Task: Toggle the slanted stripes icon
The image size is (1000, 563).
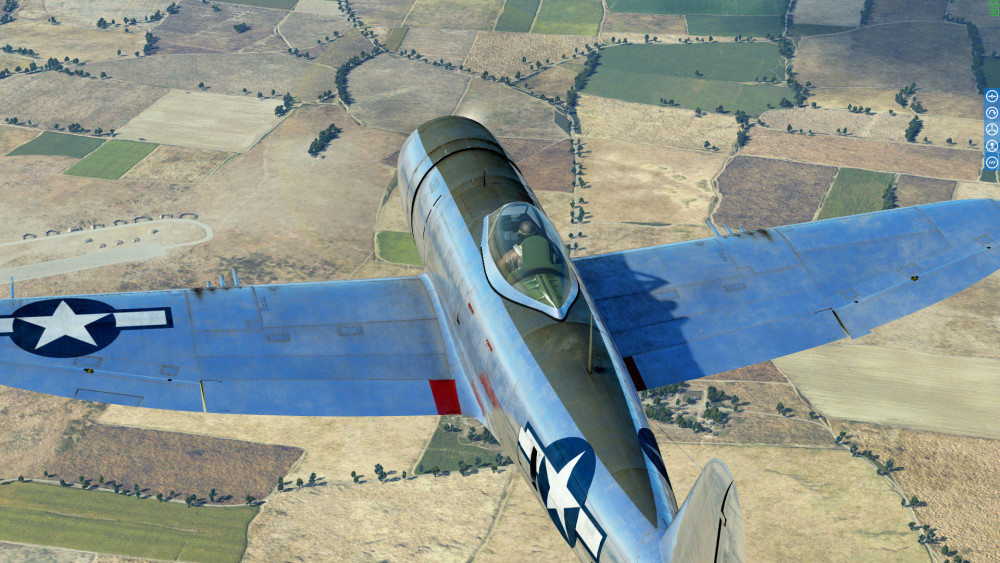Action: pos(992,162)
